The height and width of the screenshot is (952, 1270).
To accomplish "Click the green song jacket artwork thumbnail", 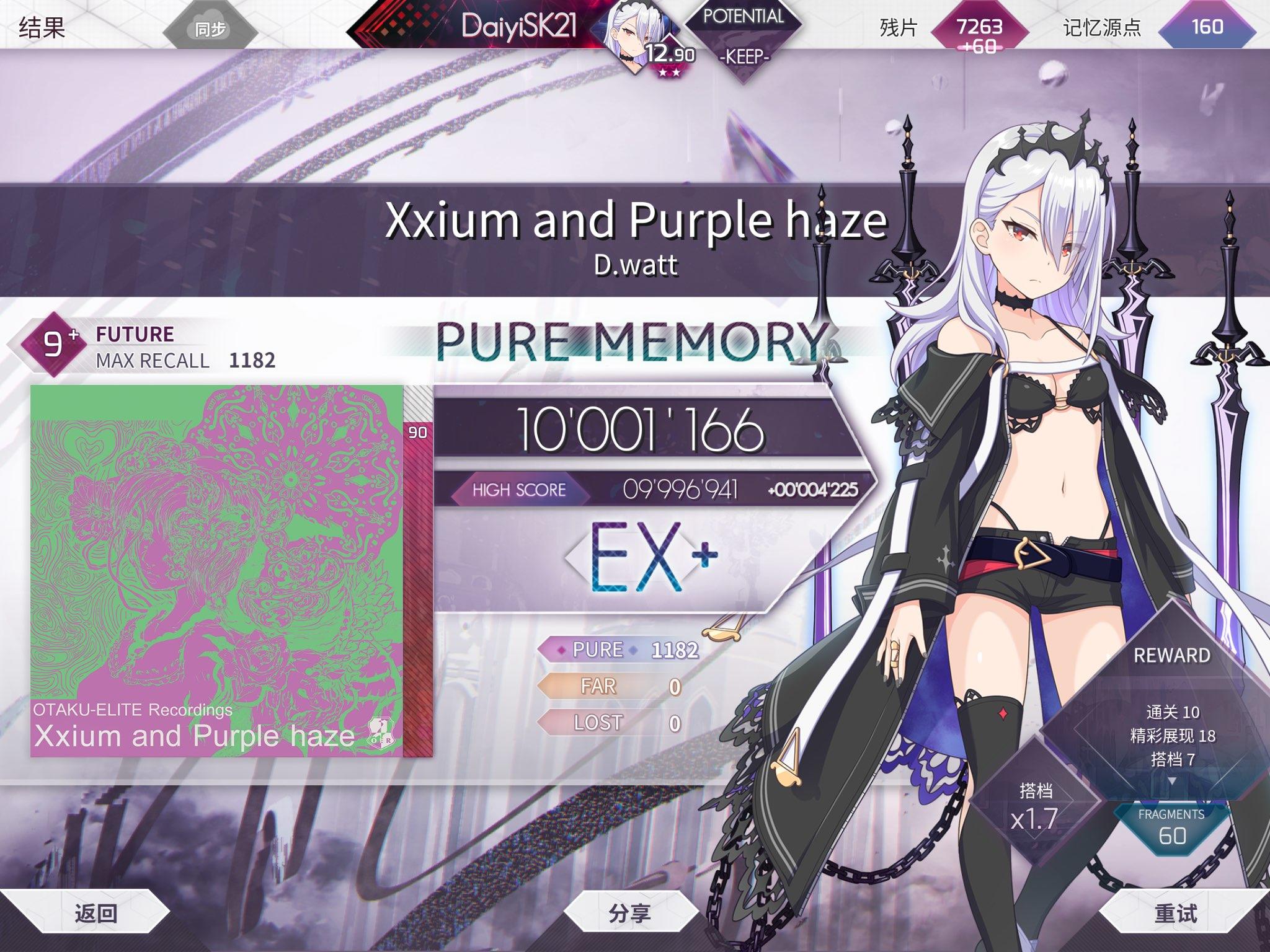I will tap(217, 576).
